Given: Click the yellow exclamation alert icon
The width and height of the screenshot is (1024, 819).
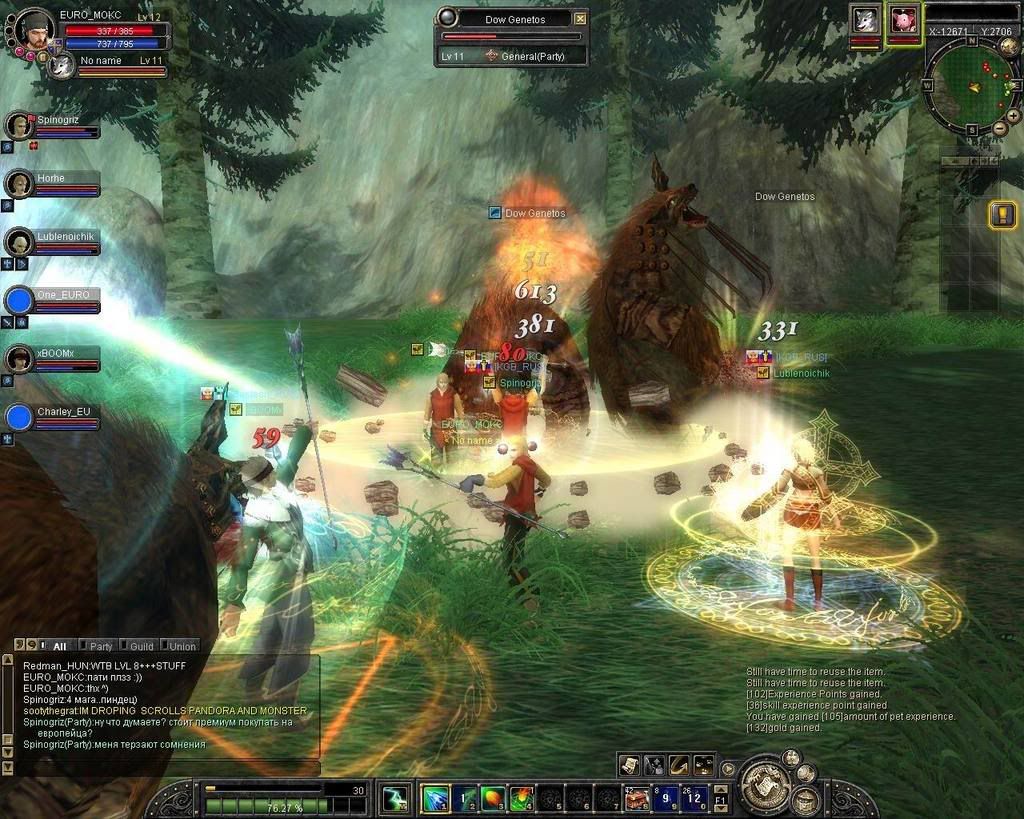Looking at the screenshot, I should (1002, 214).
